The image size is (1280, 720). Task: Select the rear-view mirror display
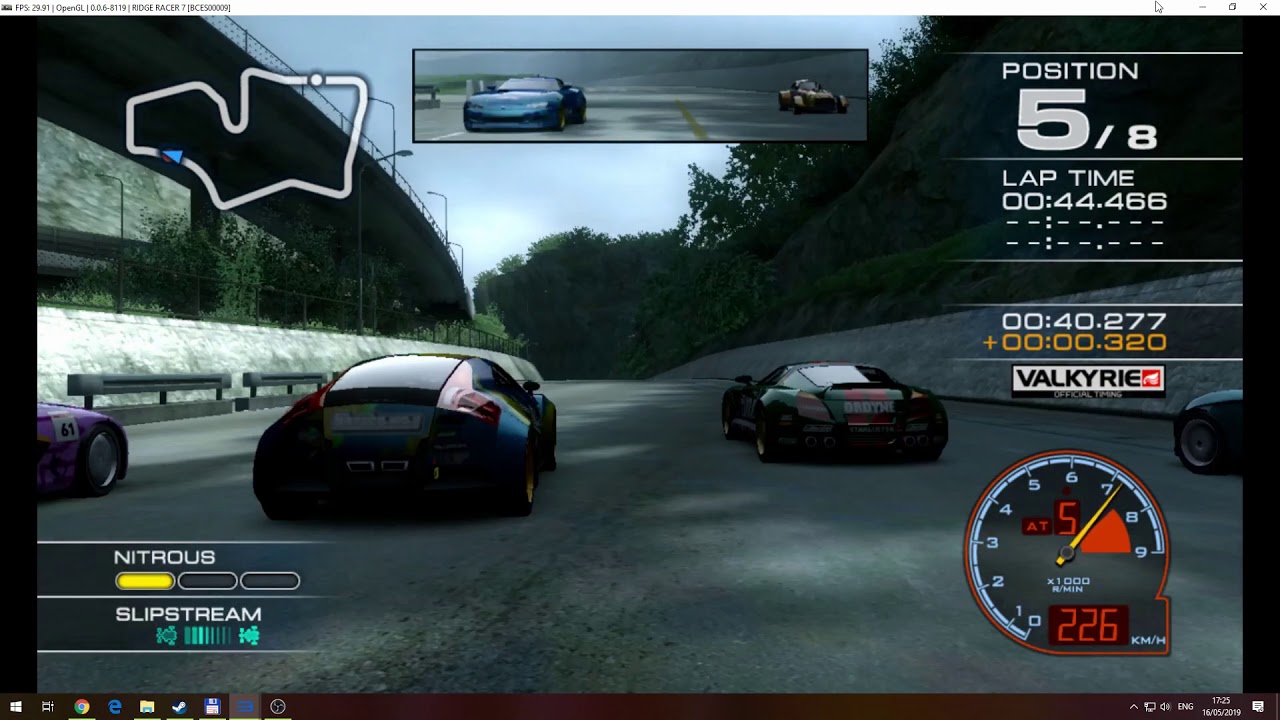[640, 96]
